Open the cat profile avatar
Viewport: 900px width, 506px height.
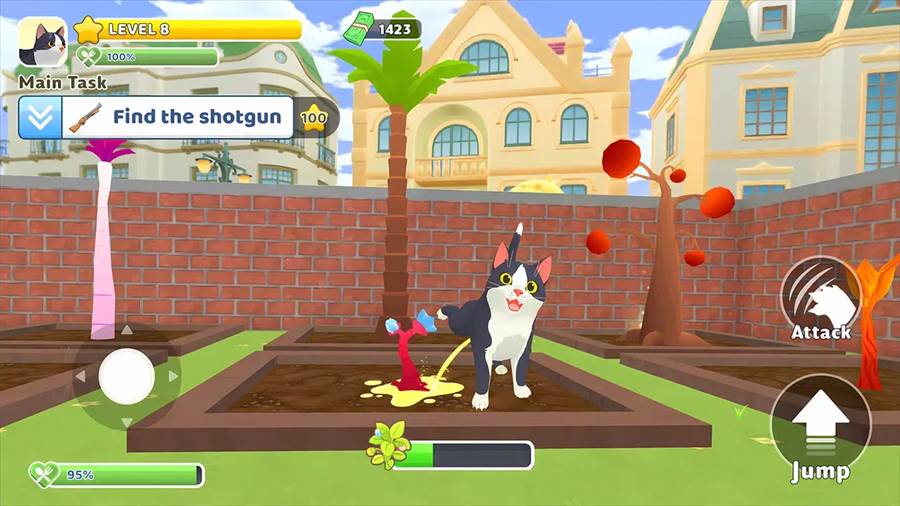pyautogui.click(x=42, y=43)
